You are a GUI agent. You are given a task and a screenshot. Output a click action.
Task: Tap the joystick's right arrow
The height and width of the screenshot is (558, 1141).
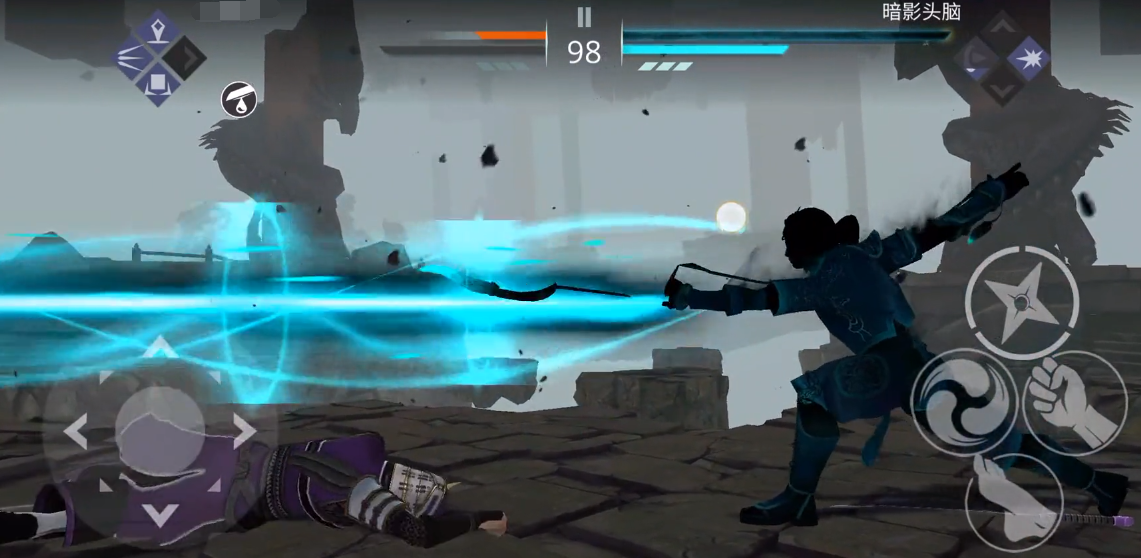244,431
